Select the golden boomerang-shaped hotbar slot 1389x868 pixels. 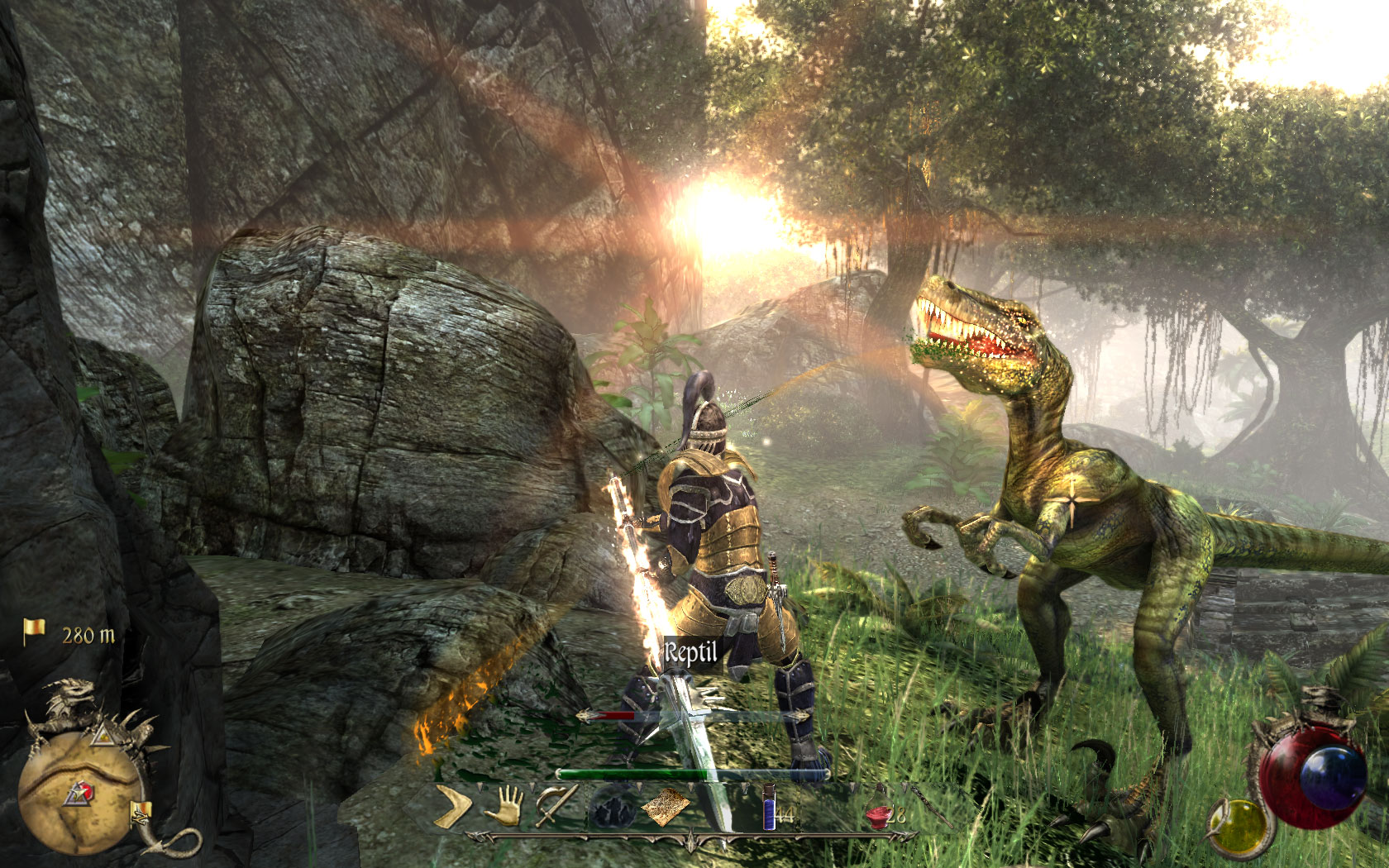pos(454,806)
